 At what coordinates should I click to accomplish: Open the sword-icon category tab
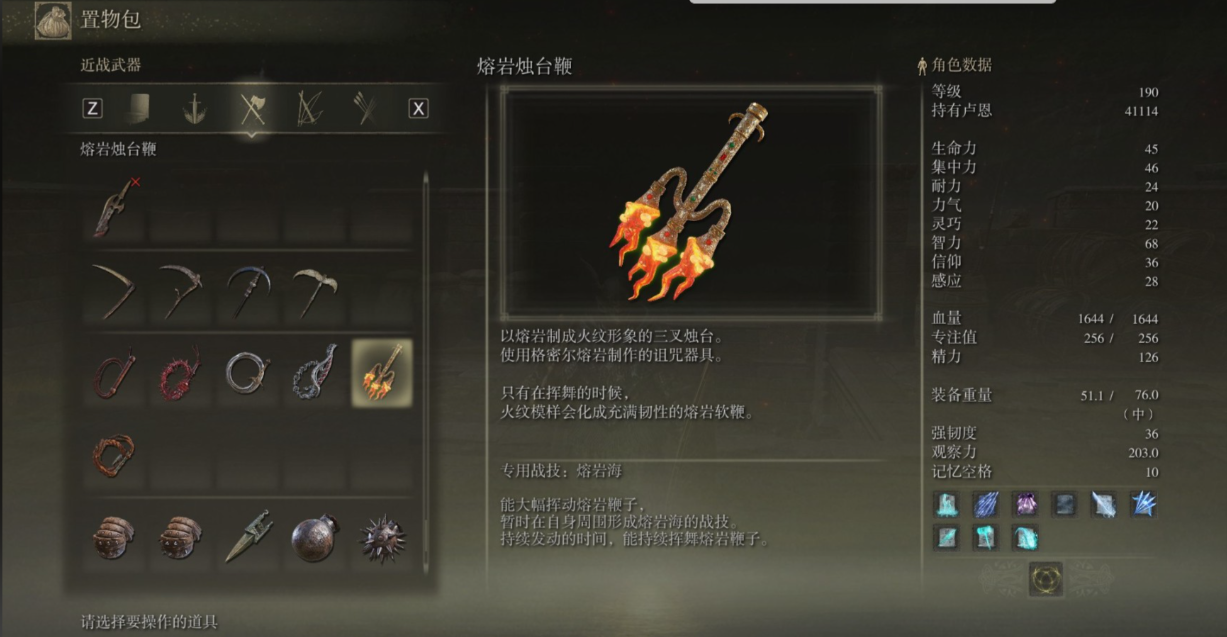195,108
